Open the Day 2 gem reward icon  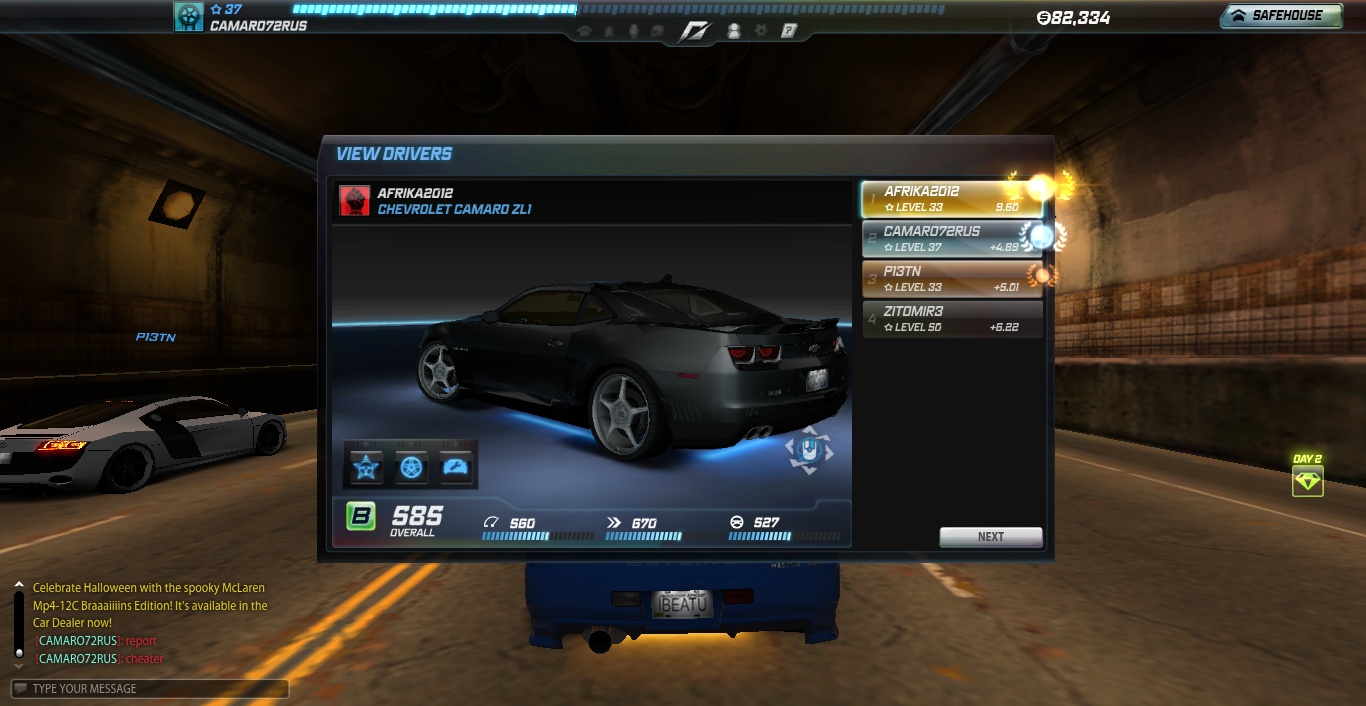(1307, 481)
